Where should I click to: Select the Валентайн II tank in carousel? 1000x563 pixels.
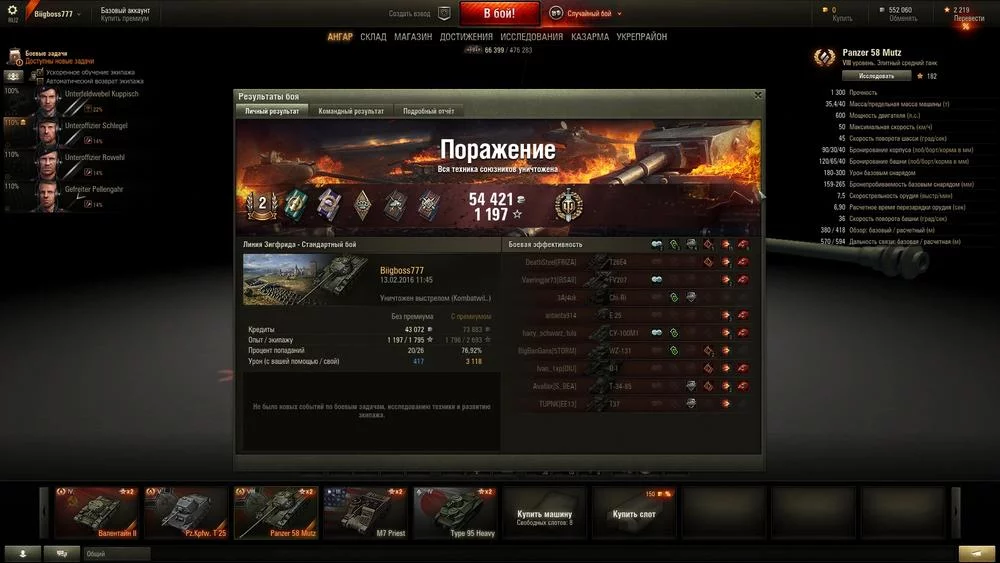point(96,512)
